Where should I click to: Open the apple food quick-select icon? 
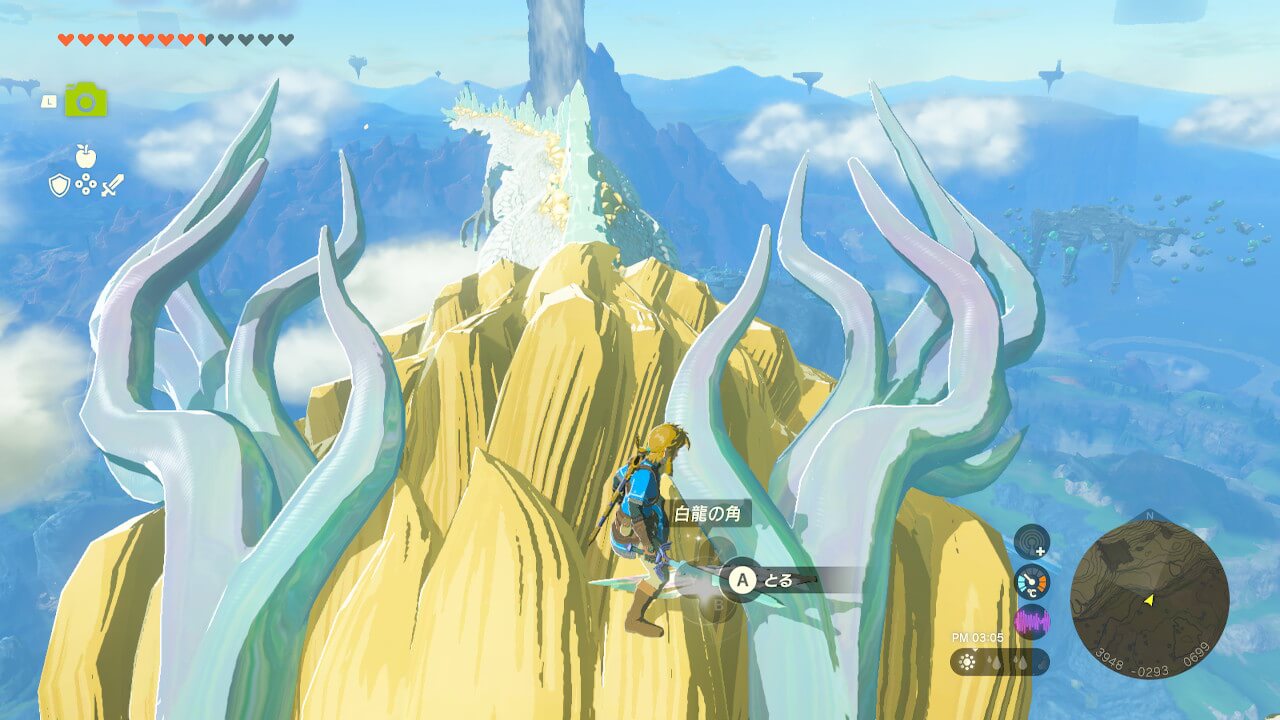pos(85,155)
